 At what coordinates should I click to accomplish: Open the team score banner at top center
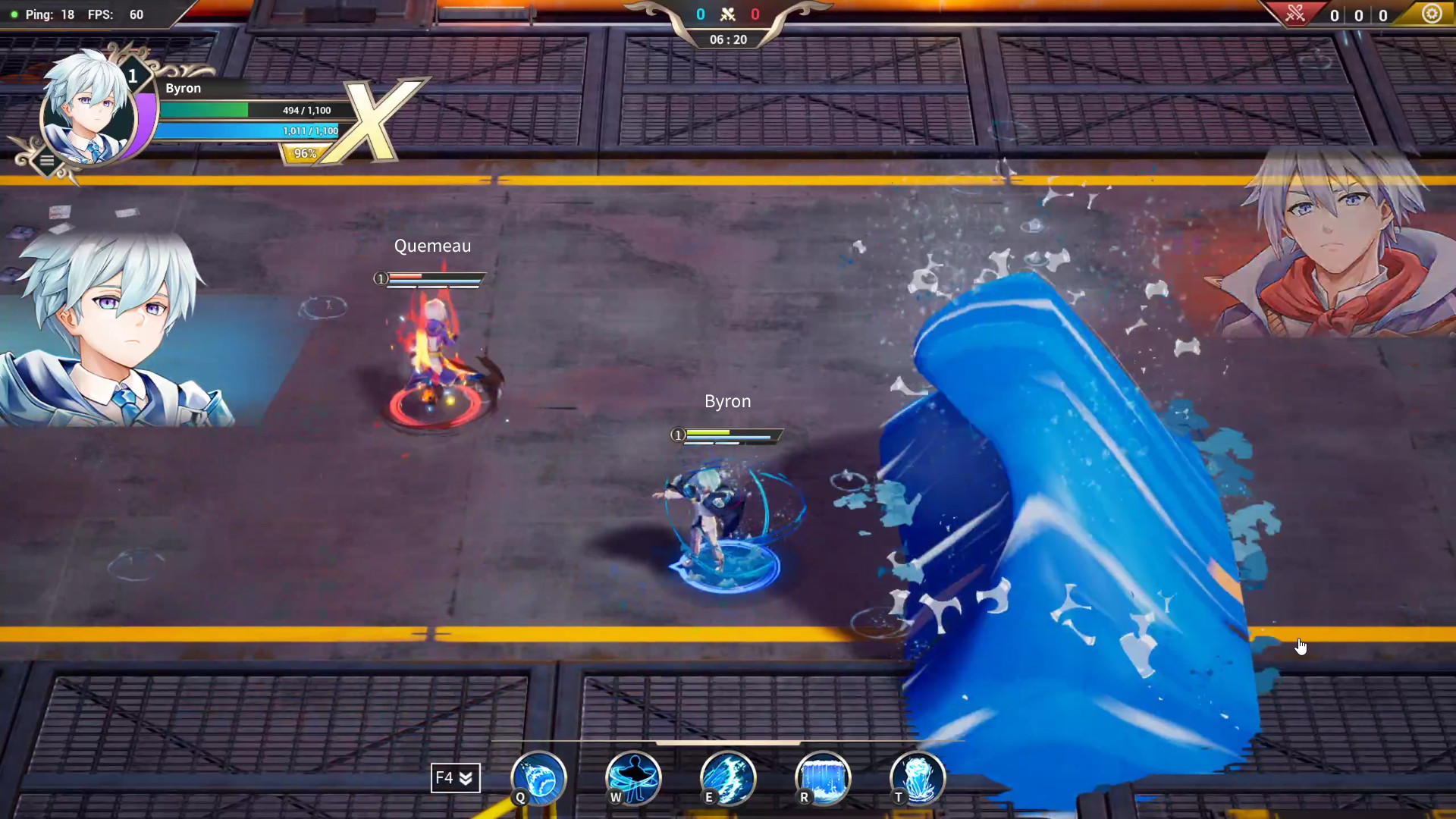[727, 14]
